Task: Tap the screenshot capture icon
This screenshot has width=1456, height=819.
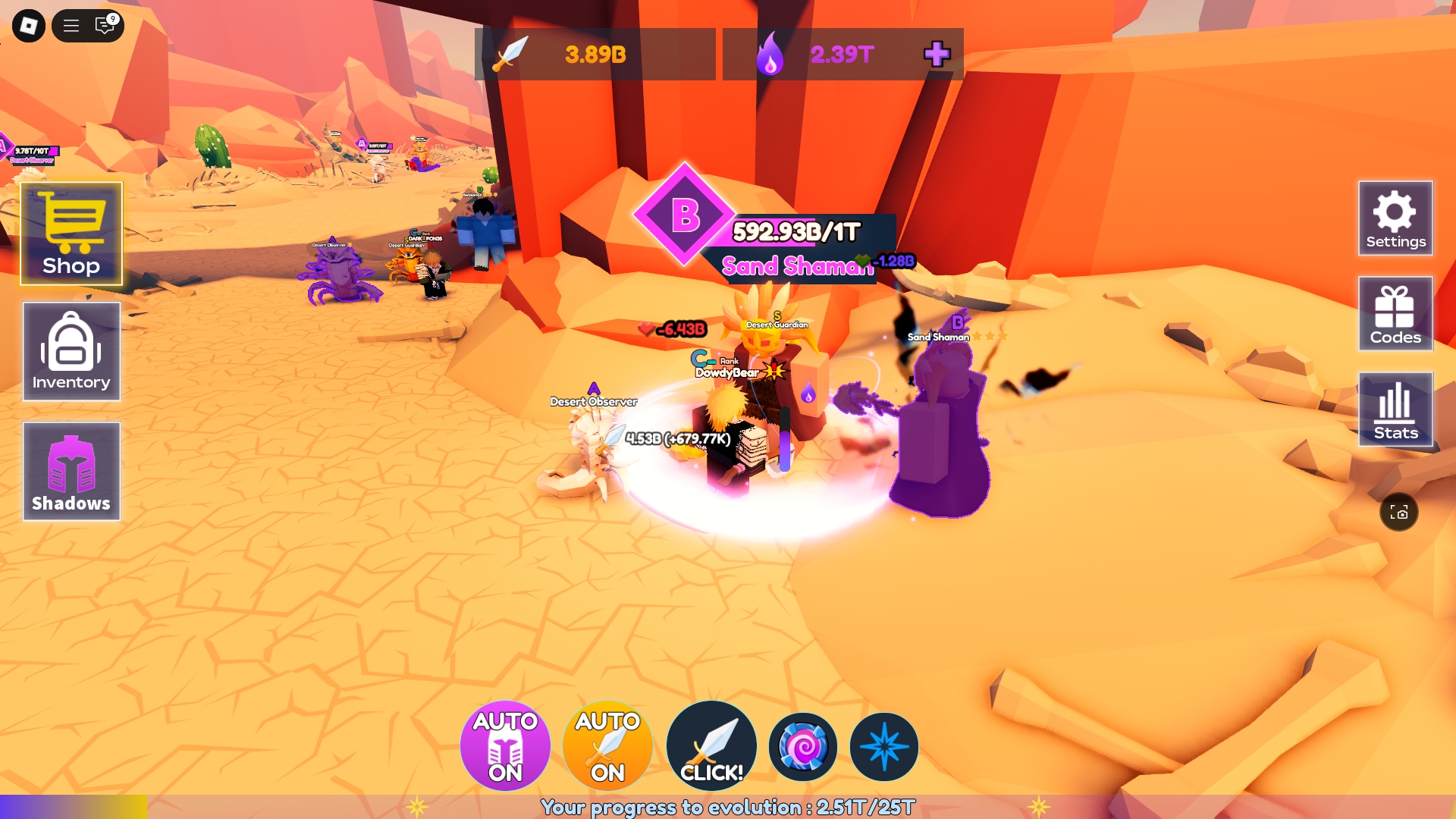Action: coord(1399,513)
